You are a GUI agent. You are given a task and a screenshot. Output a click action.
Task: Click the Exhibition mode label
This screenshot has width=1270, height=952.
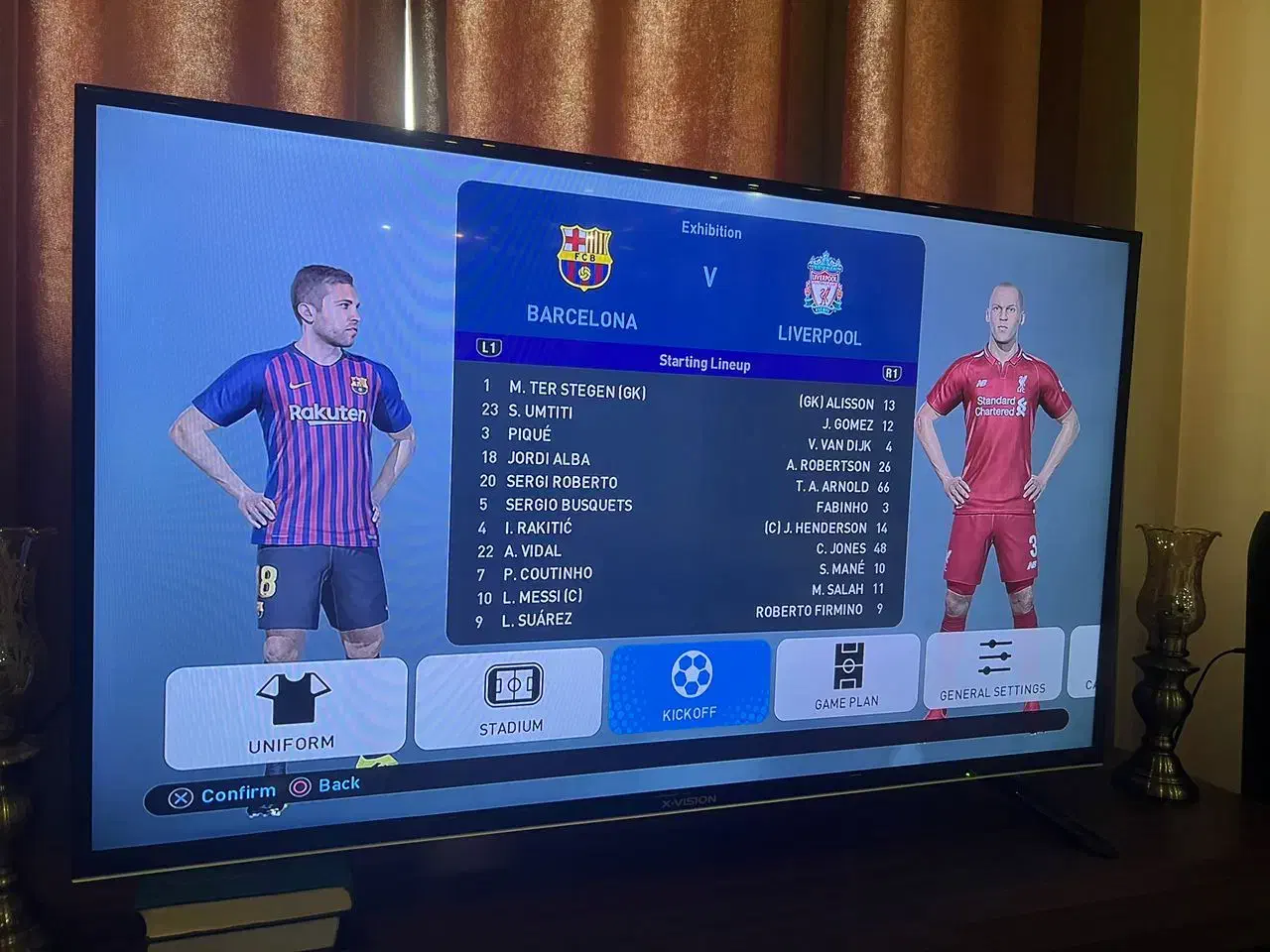click(x=711, y=230)
